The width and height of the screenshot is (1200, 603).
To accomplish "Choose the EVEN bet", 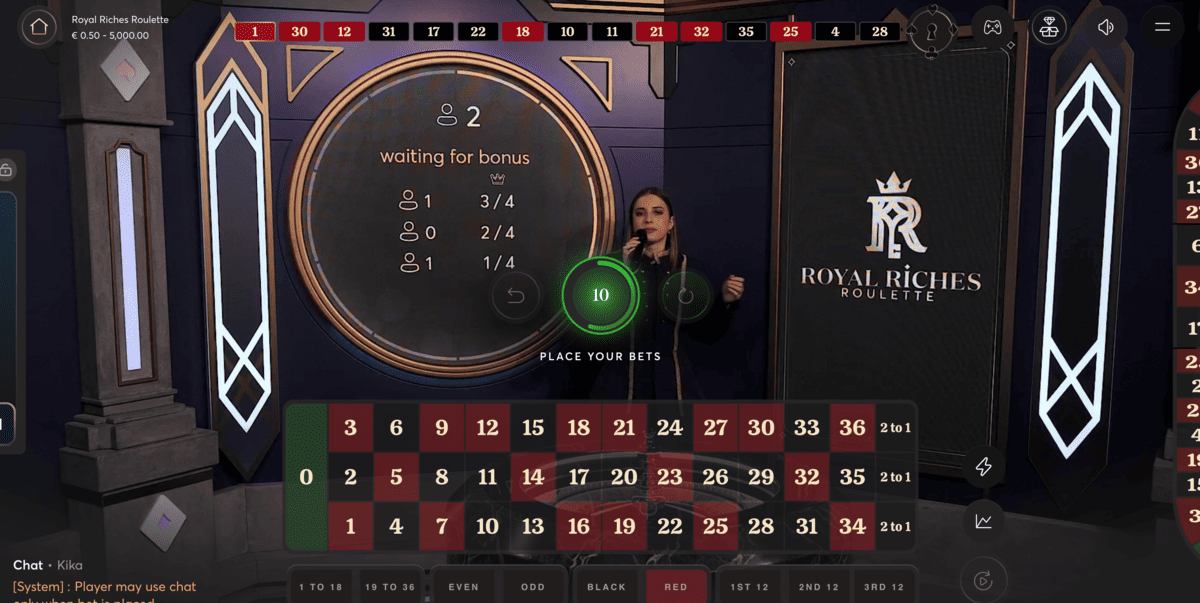I will pyautogui.click(x=464, y=587).
